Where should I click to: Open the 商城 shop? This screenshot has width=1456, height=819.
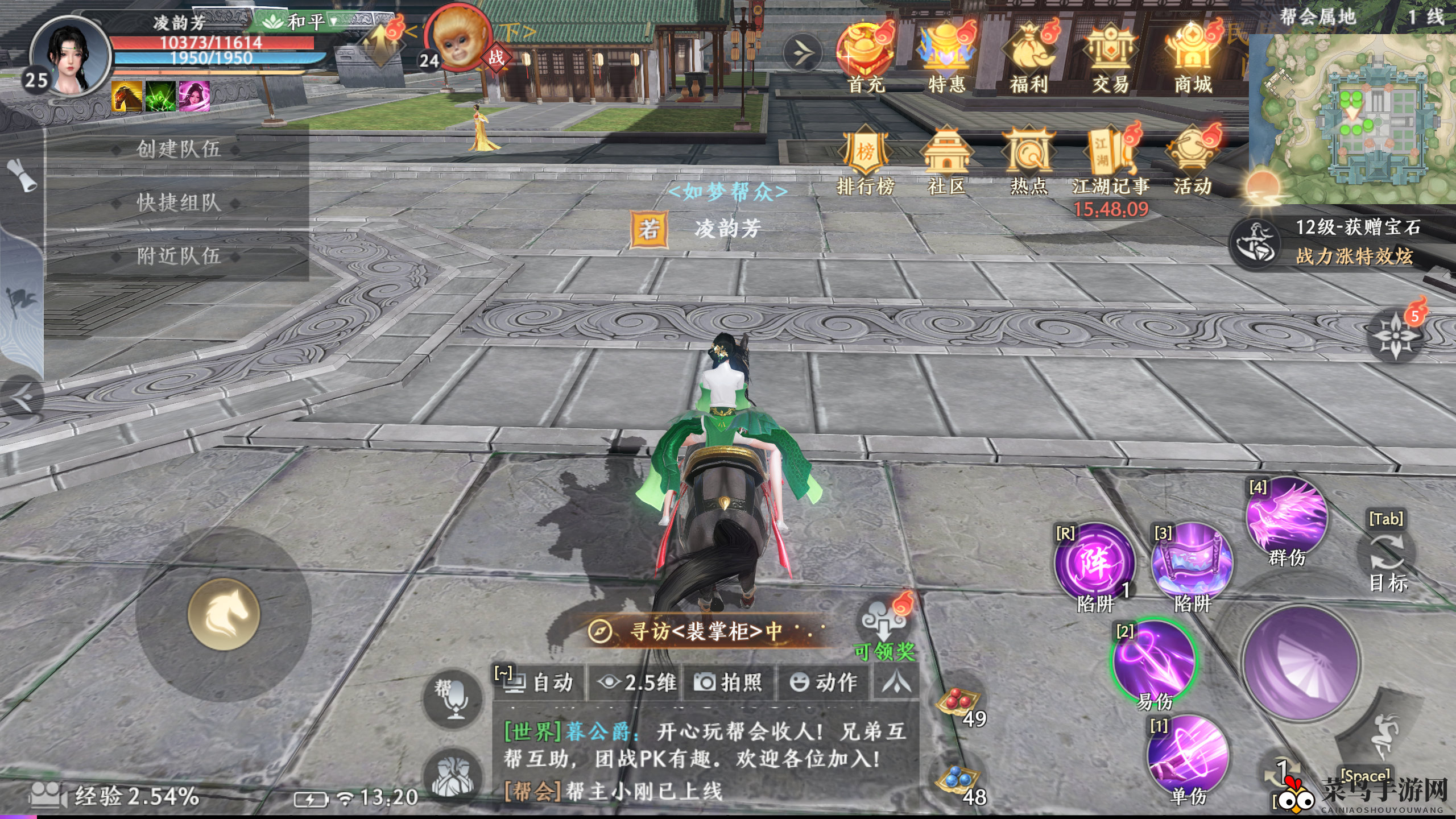[x=1193, y=57]
